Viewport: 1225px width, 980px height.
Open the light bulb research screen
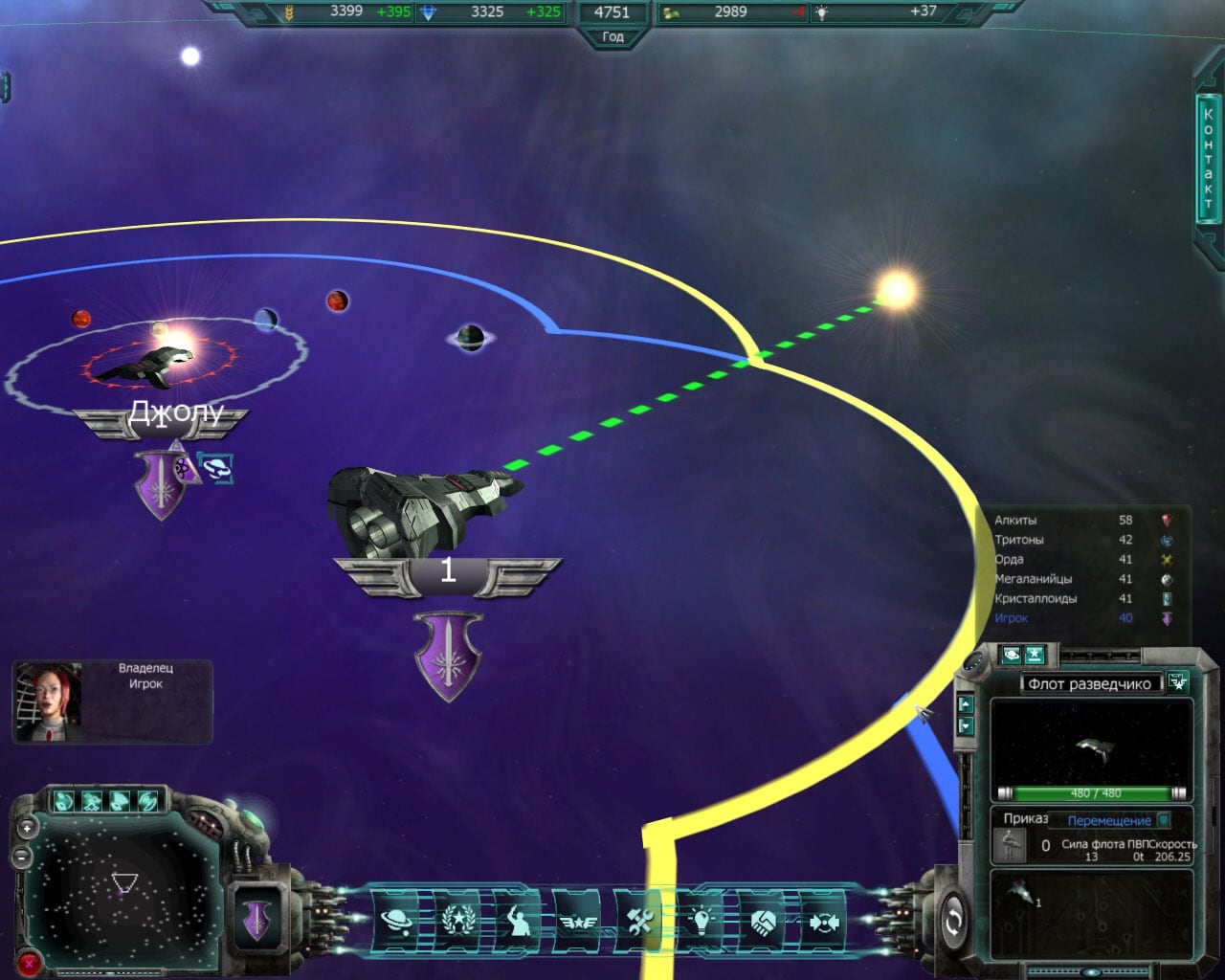click(701, 921)
